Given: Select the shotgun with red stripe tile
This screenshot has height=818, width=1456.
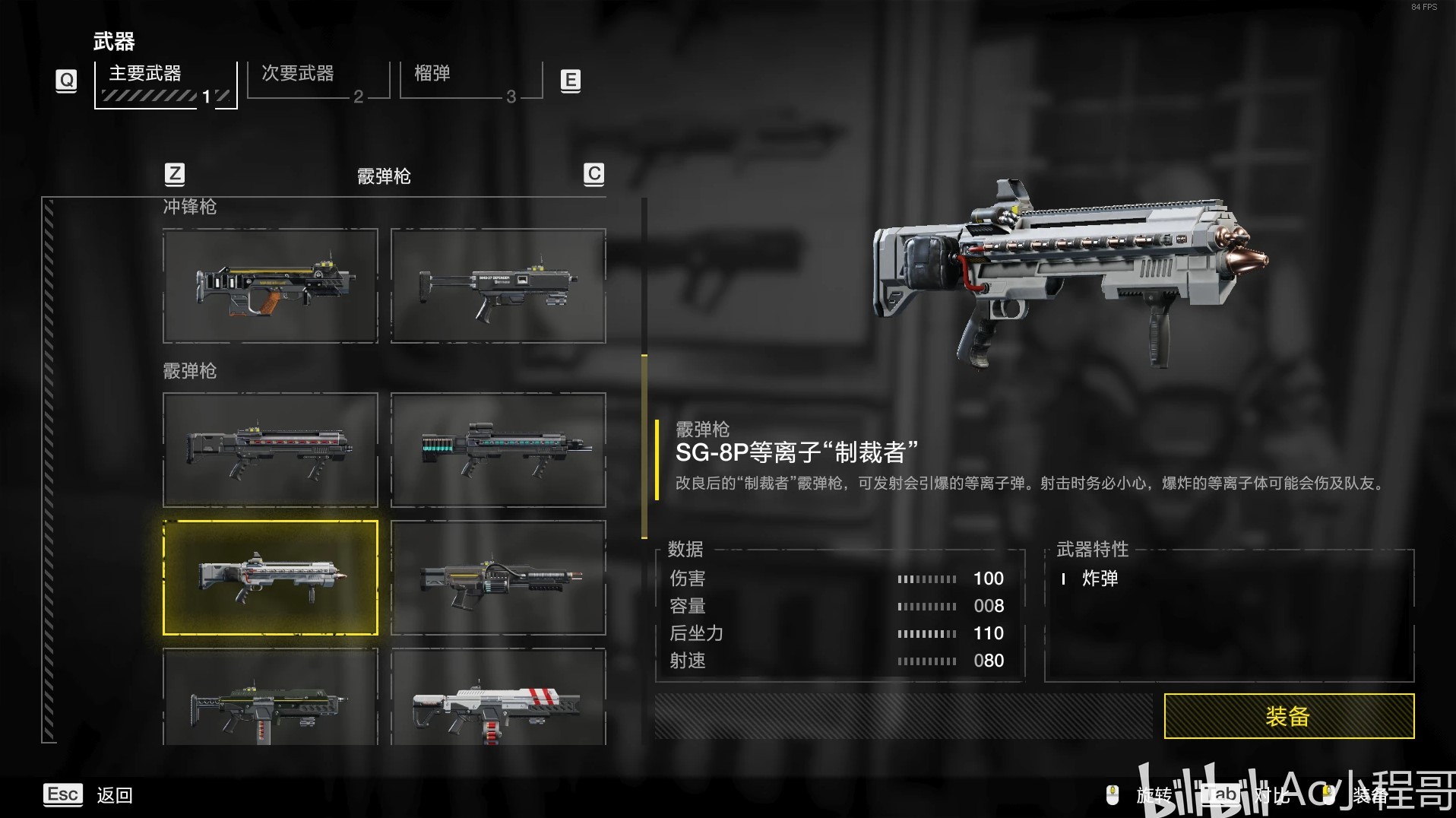Looking at the screenshot, I should pos(271,450).
